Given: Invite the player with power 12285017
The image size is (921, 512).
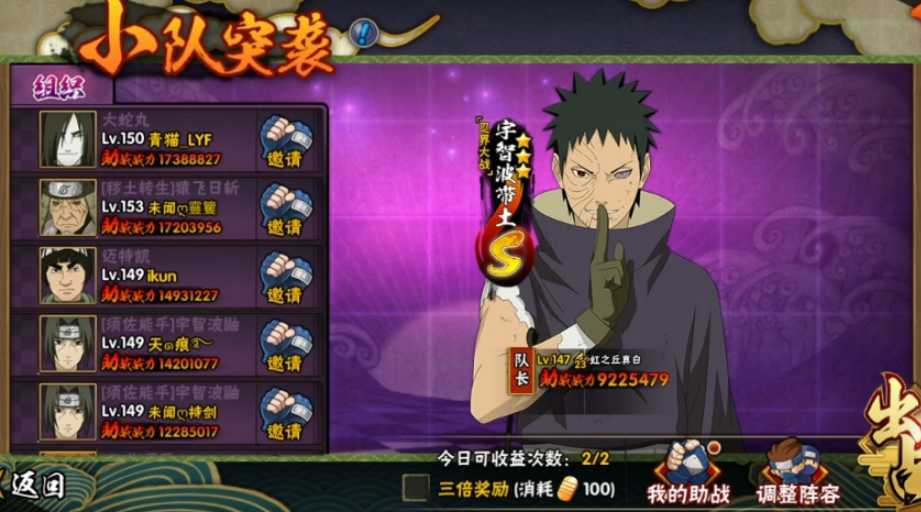Looking at the screenshot, I should [285, 413].
